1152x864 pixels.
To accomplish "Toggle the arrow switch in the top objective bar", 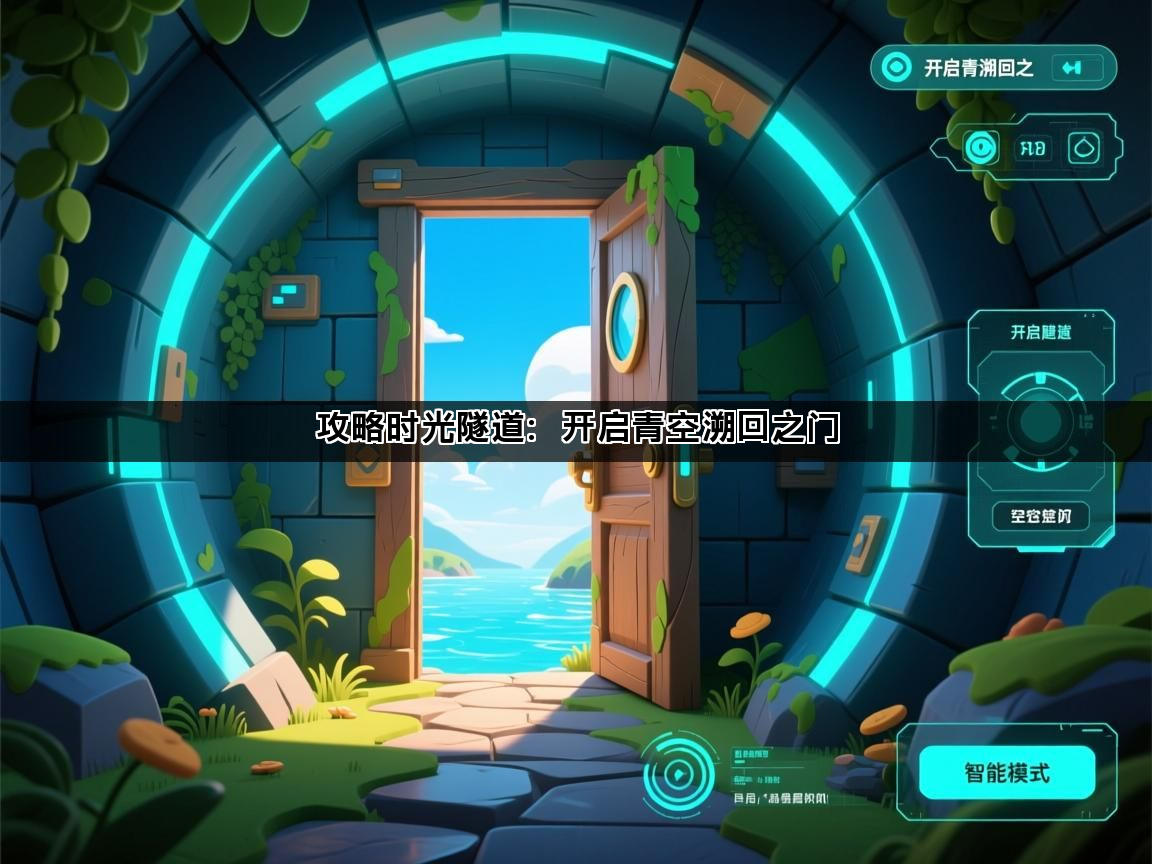I will pos(1075,68).
